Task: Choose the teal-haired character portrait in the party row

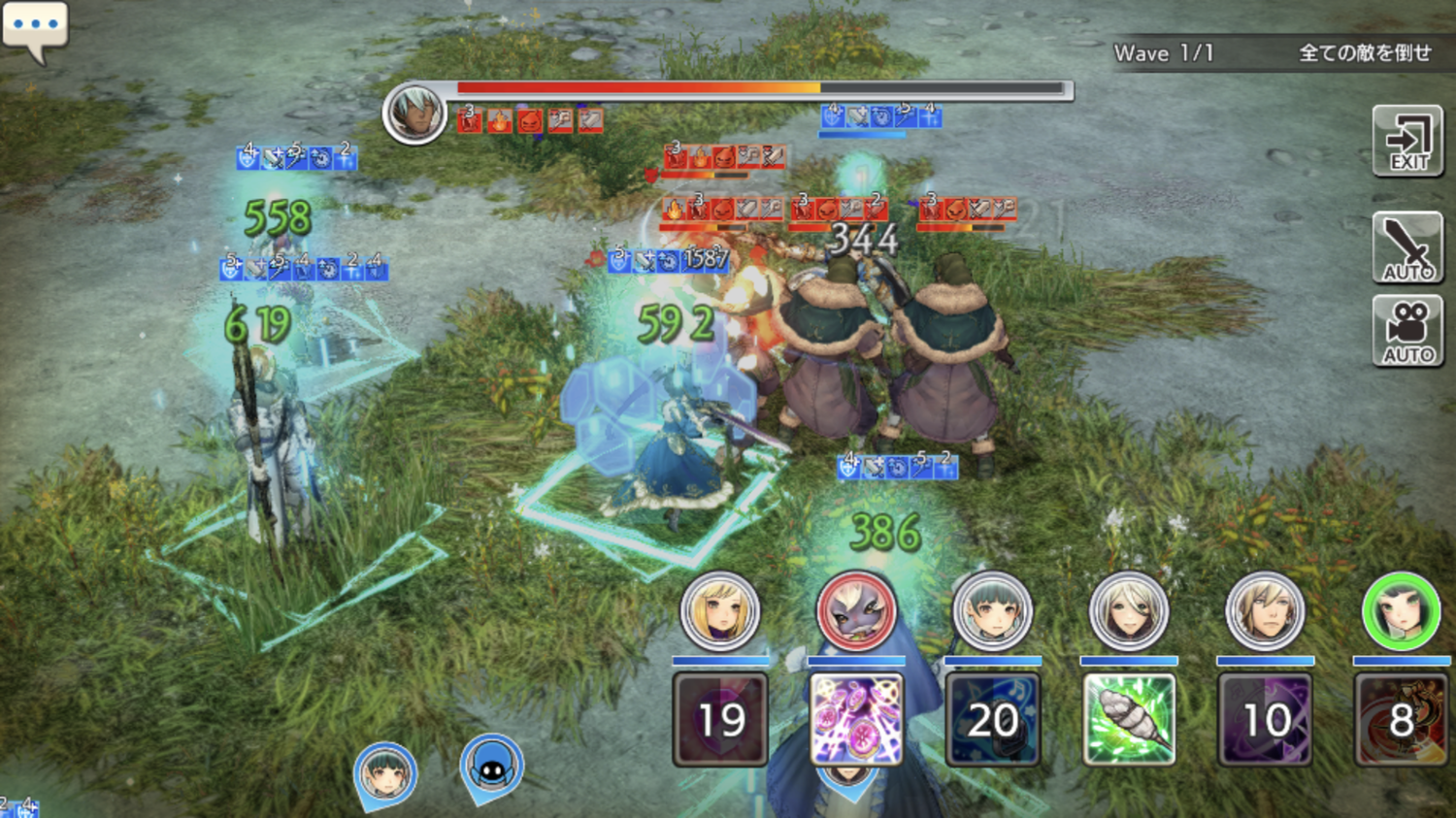Action: 992,611
